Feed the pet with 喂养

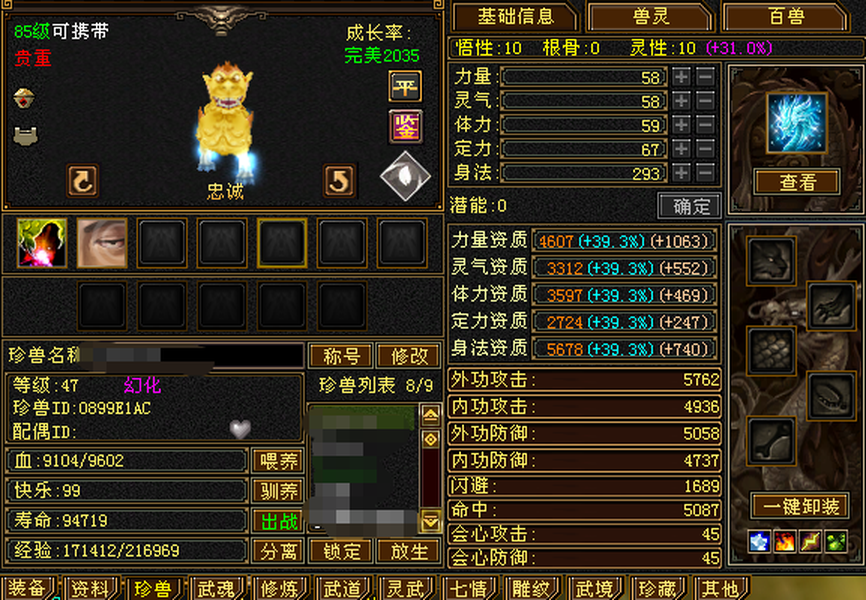coord(277,461)
